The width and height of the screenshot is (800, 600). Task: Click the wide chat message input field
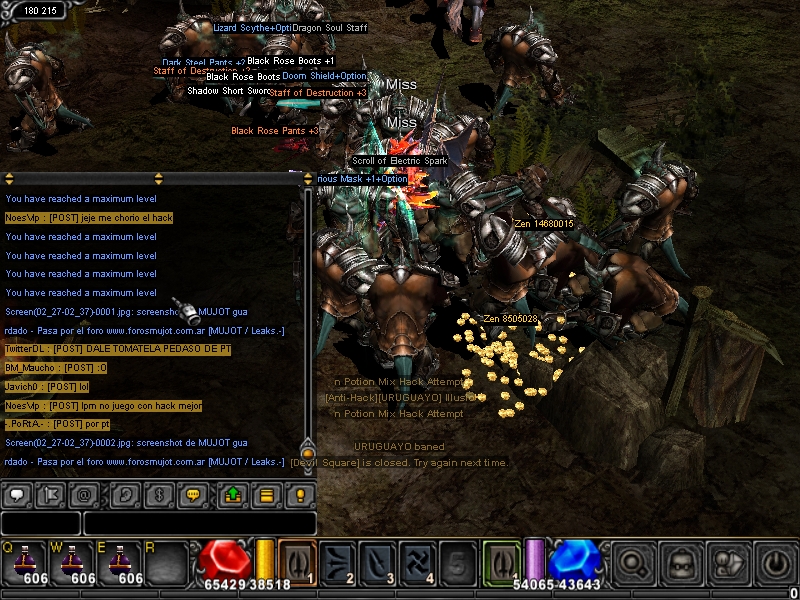coord(199,523)
